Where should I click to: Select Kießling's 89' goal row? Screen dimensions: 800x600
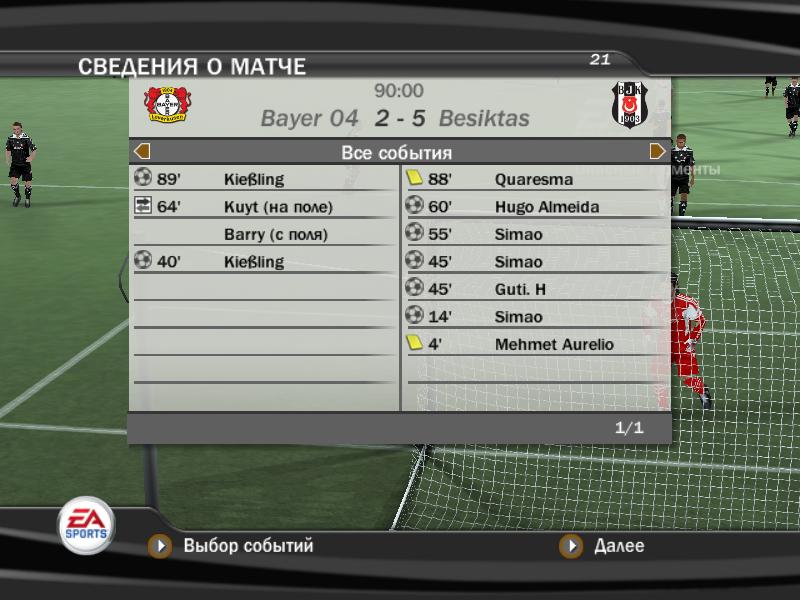(x=265, y=180)
